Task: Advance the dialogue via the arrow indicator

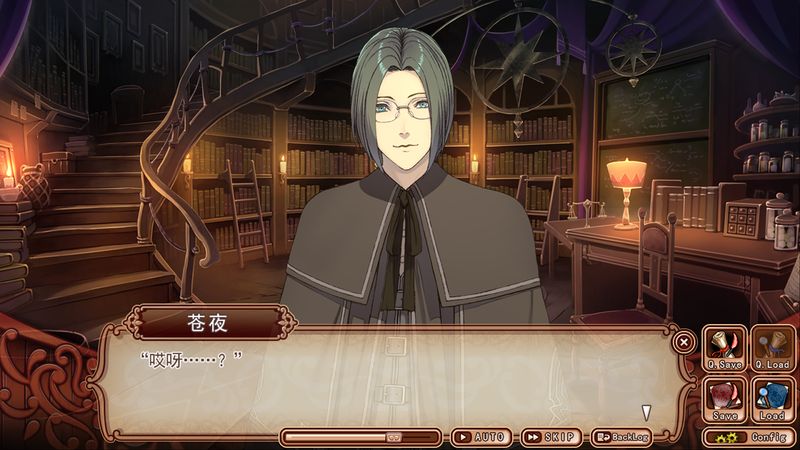Action: pos(647,411)
